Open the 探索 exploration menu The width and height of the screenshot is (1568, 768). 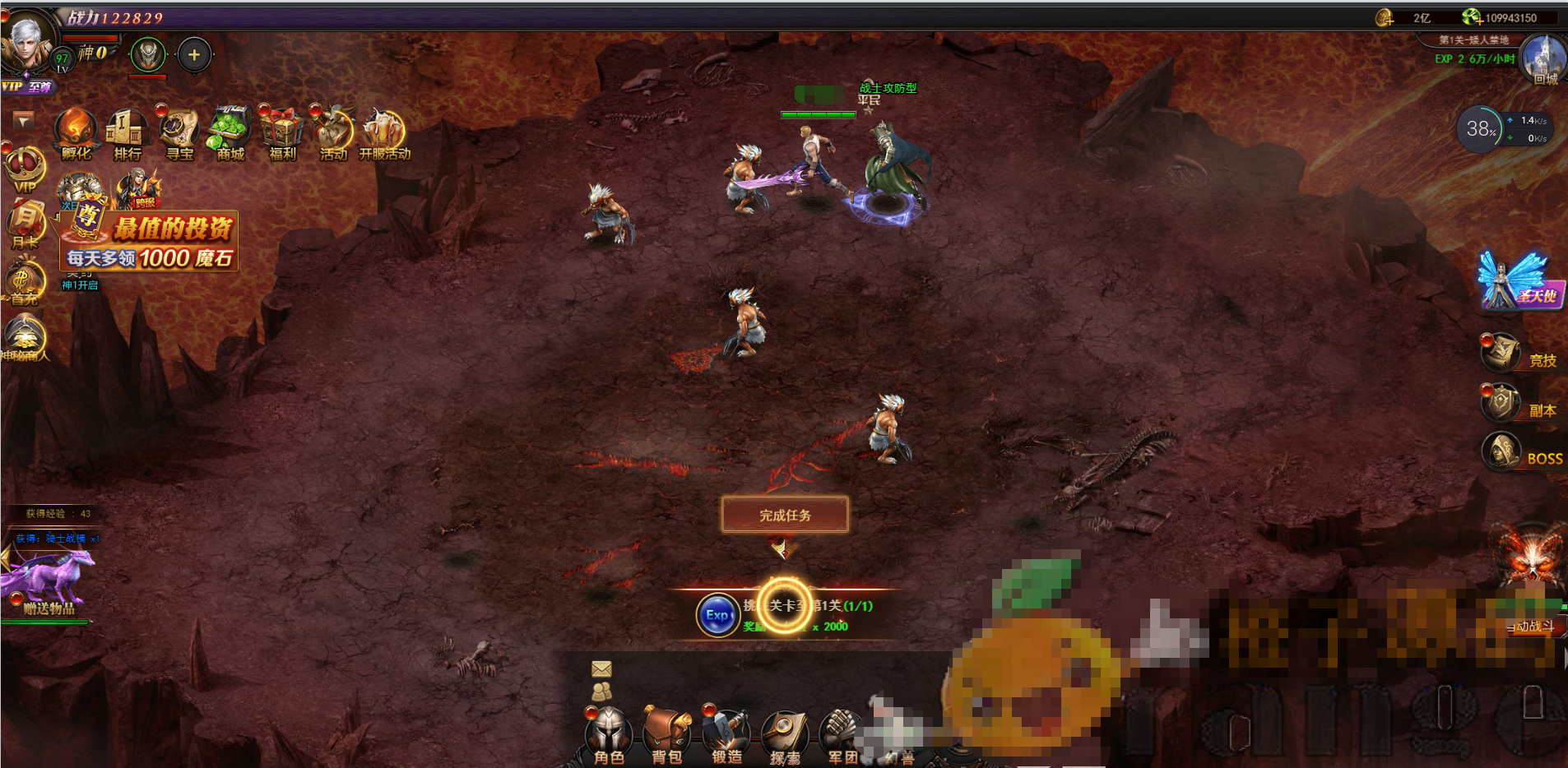coord(785,734)
